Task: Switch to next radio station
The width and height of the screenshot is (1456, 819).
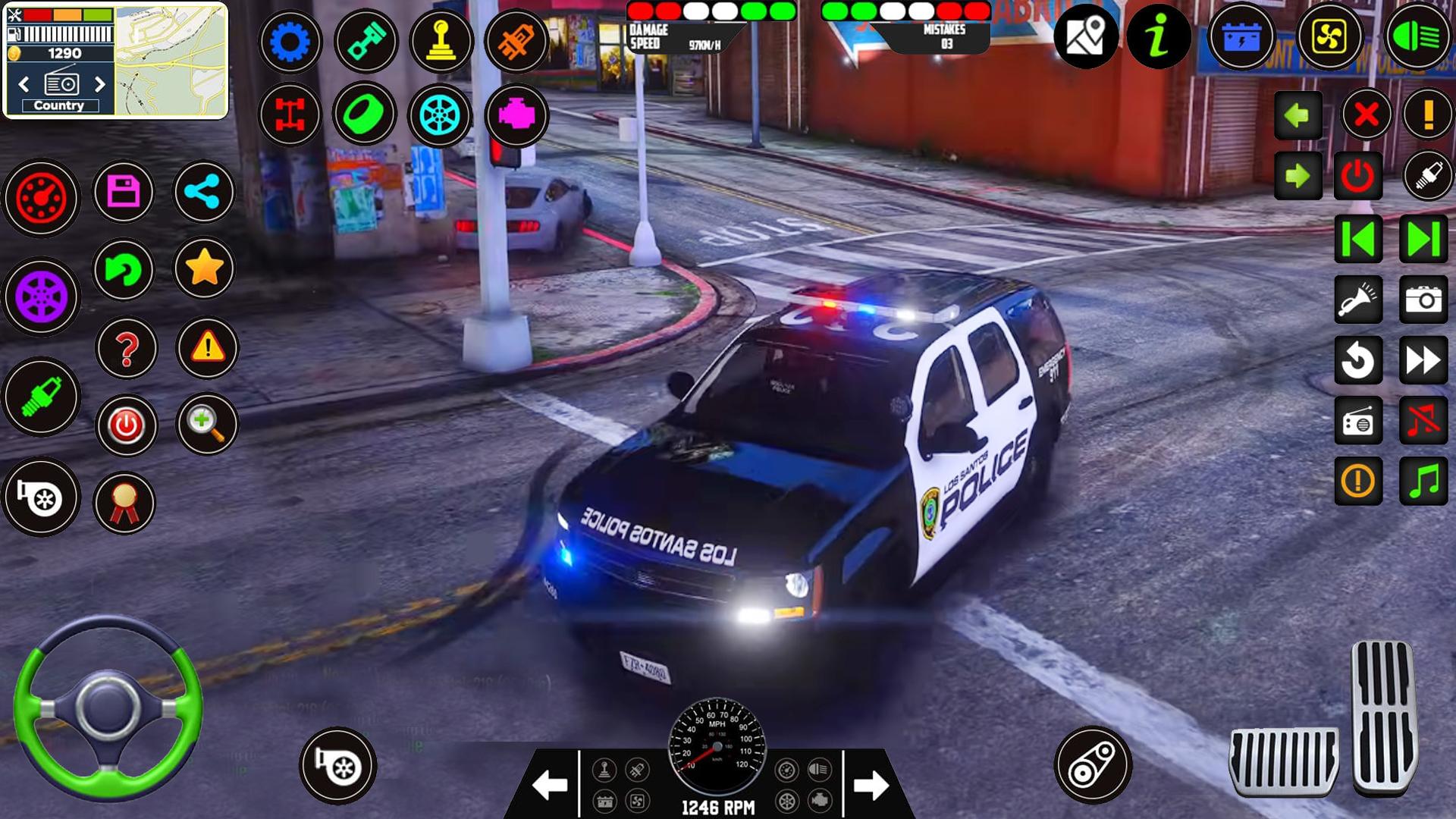Action: [99, 84]
